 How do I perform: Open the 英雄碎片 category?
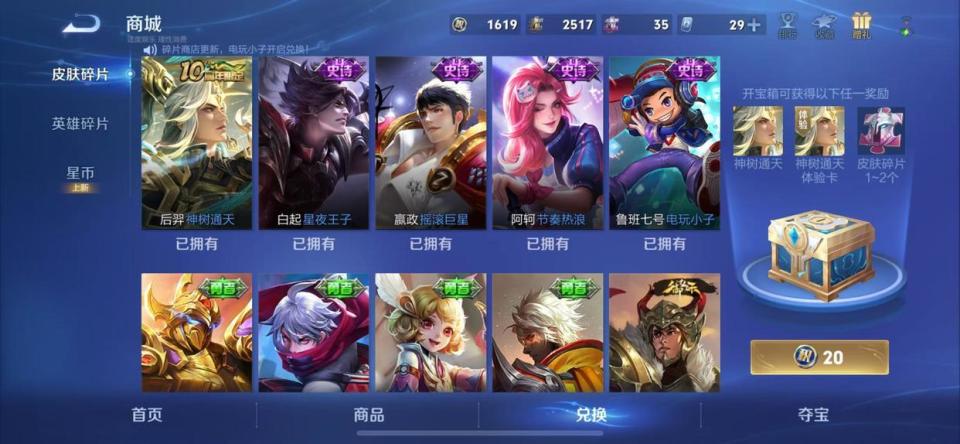click(80, 124)
